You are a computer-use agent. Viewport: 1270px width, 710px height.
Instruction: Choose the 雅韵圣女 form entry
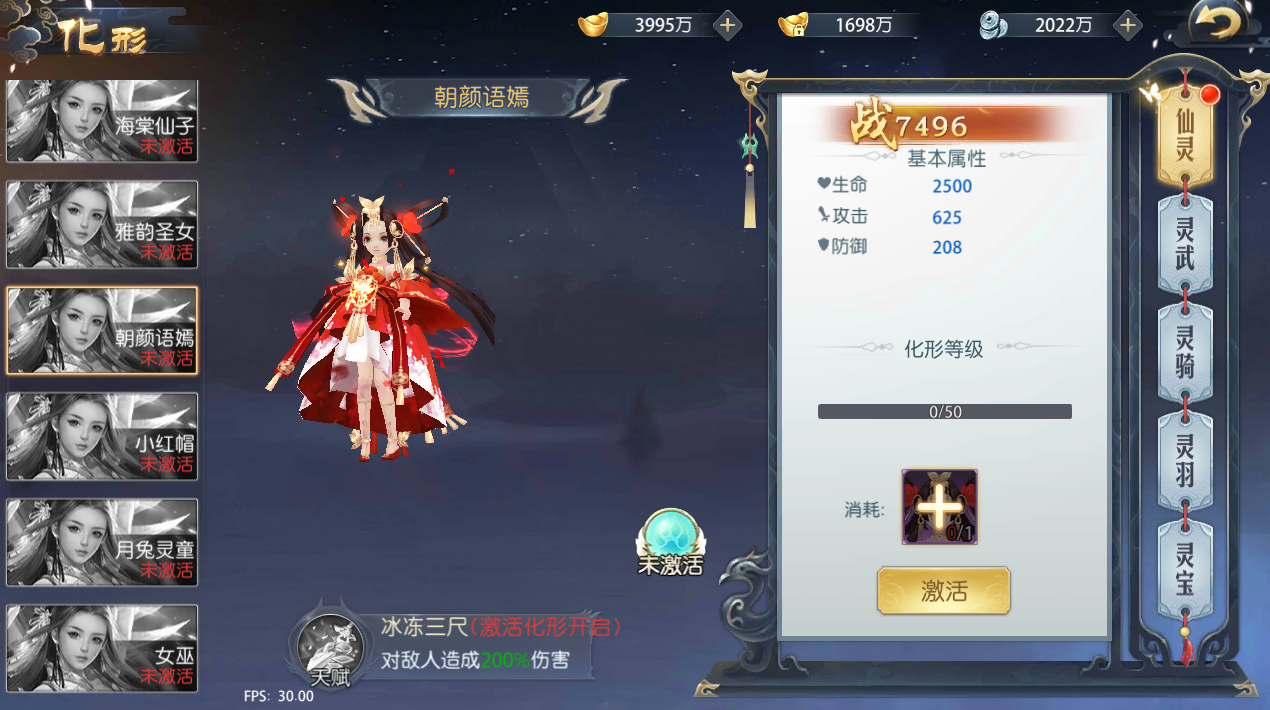pos(102,227)
